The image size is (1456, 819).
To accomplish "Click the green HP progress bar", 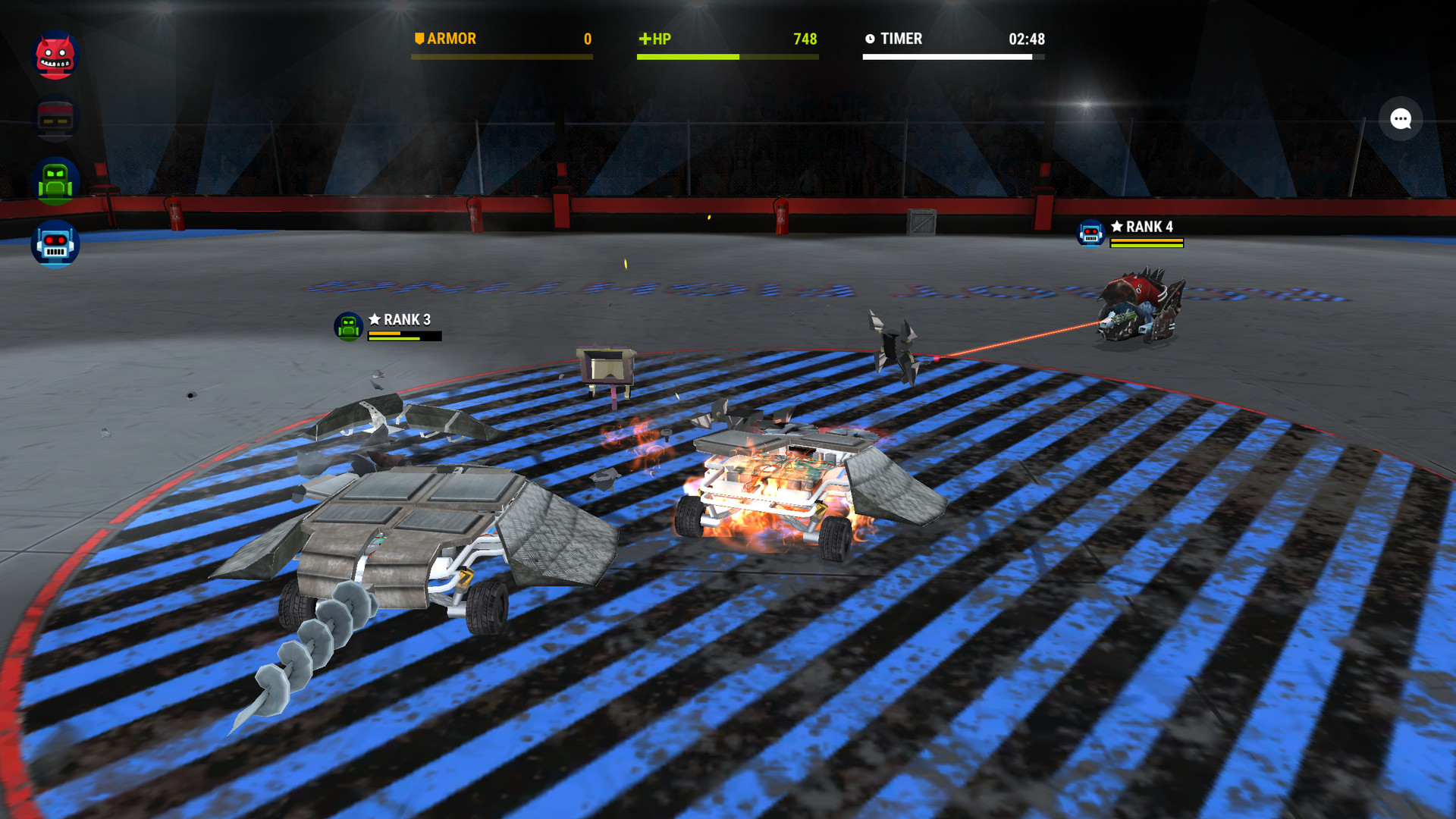I will [686, 56].
